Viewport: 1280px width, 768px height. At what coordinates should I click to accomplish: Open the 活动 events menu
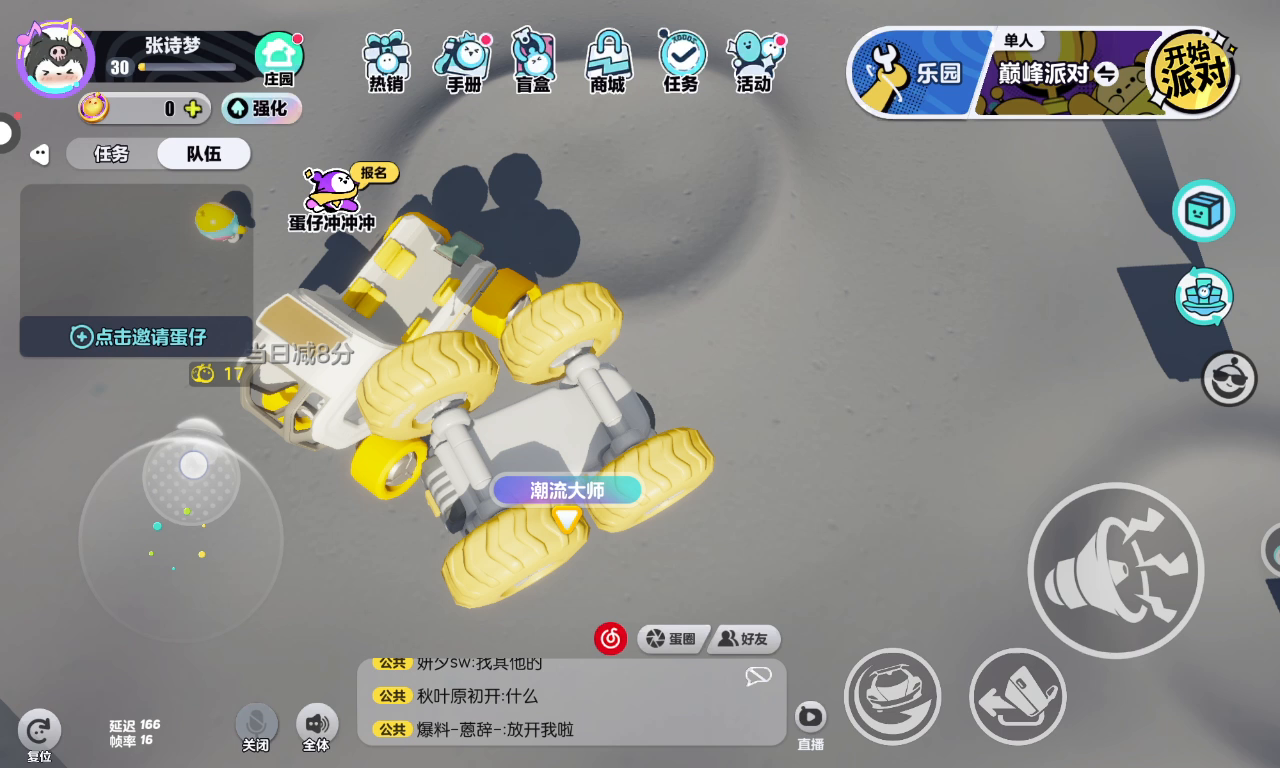pyautogui.click(x=755, y=60)
